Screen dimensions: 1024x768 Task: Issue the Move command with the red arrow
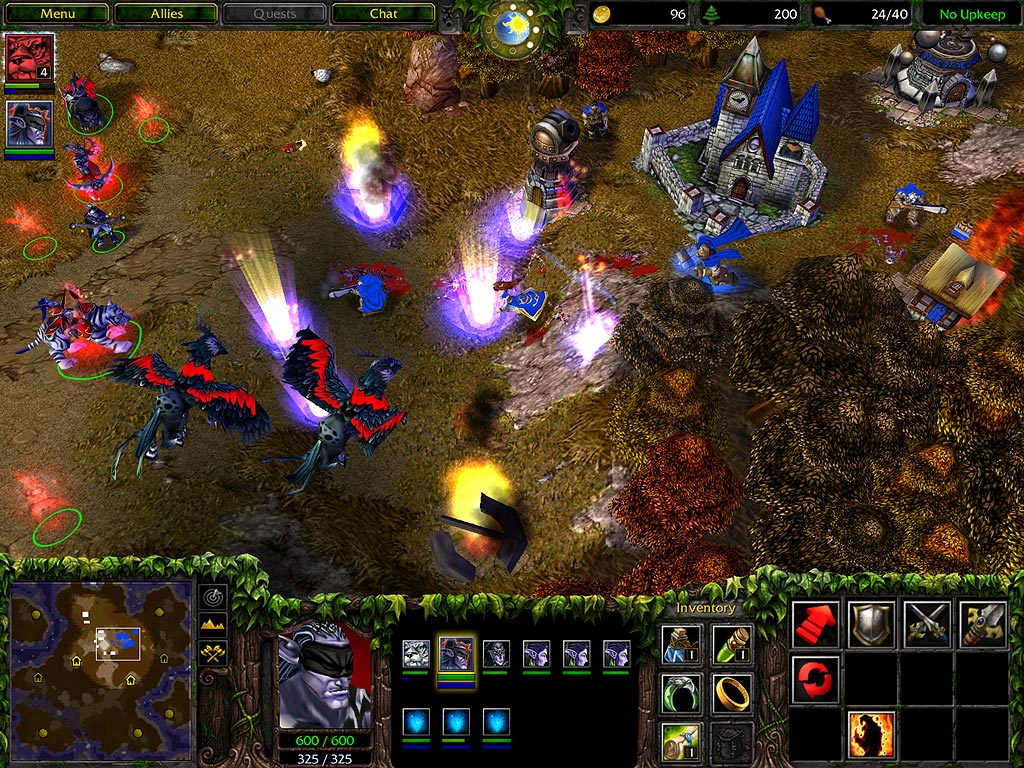click(x=815, y=625)
